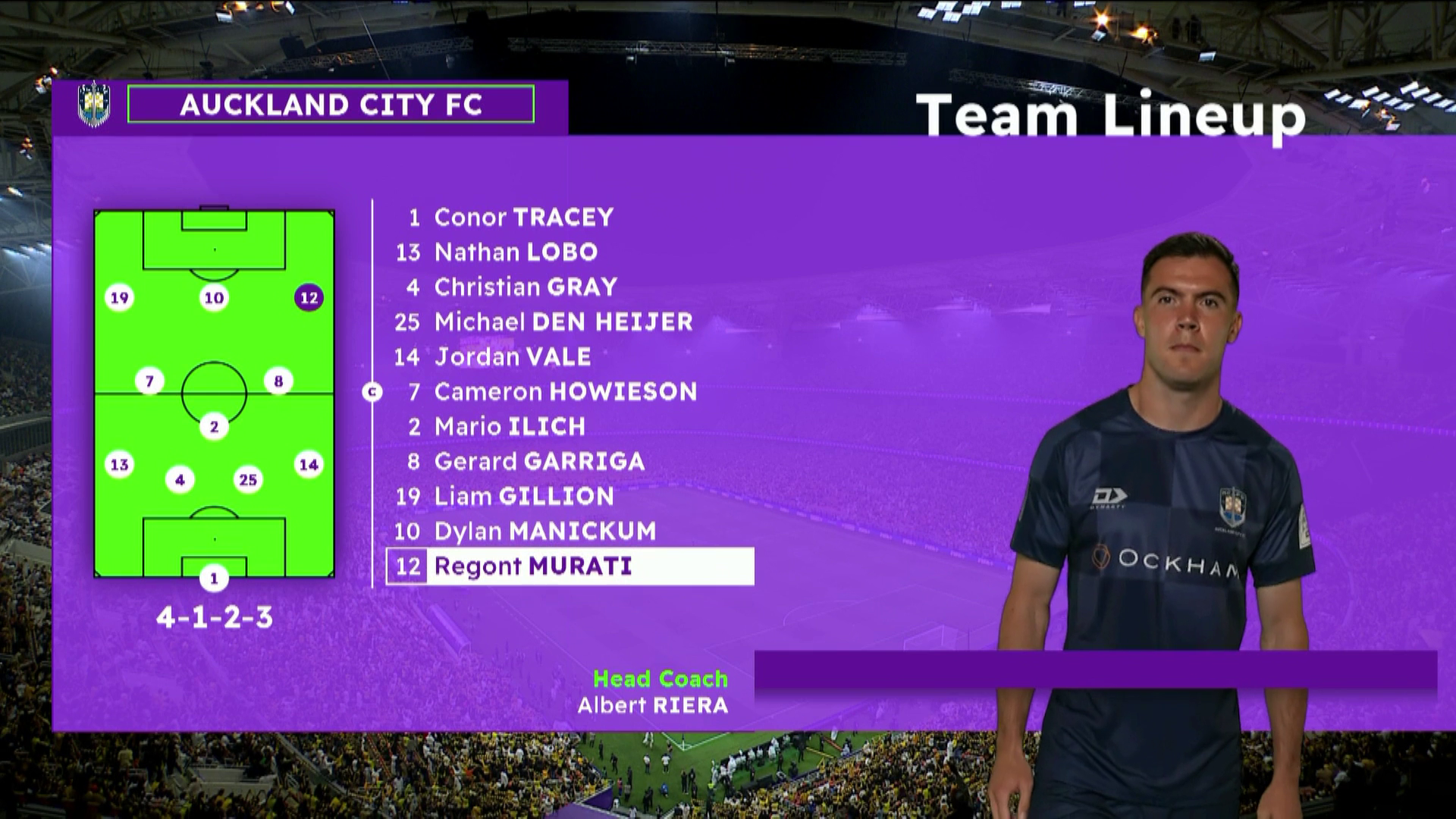This screenshot has height=819, width=1456.
Task: Select the Auckland City FC team banner
Action: point(331,105)
